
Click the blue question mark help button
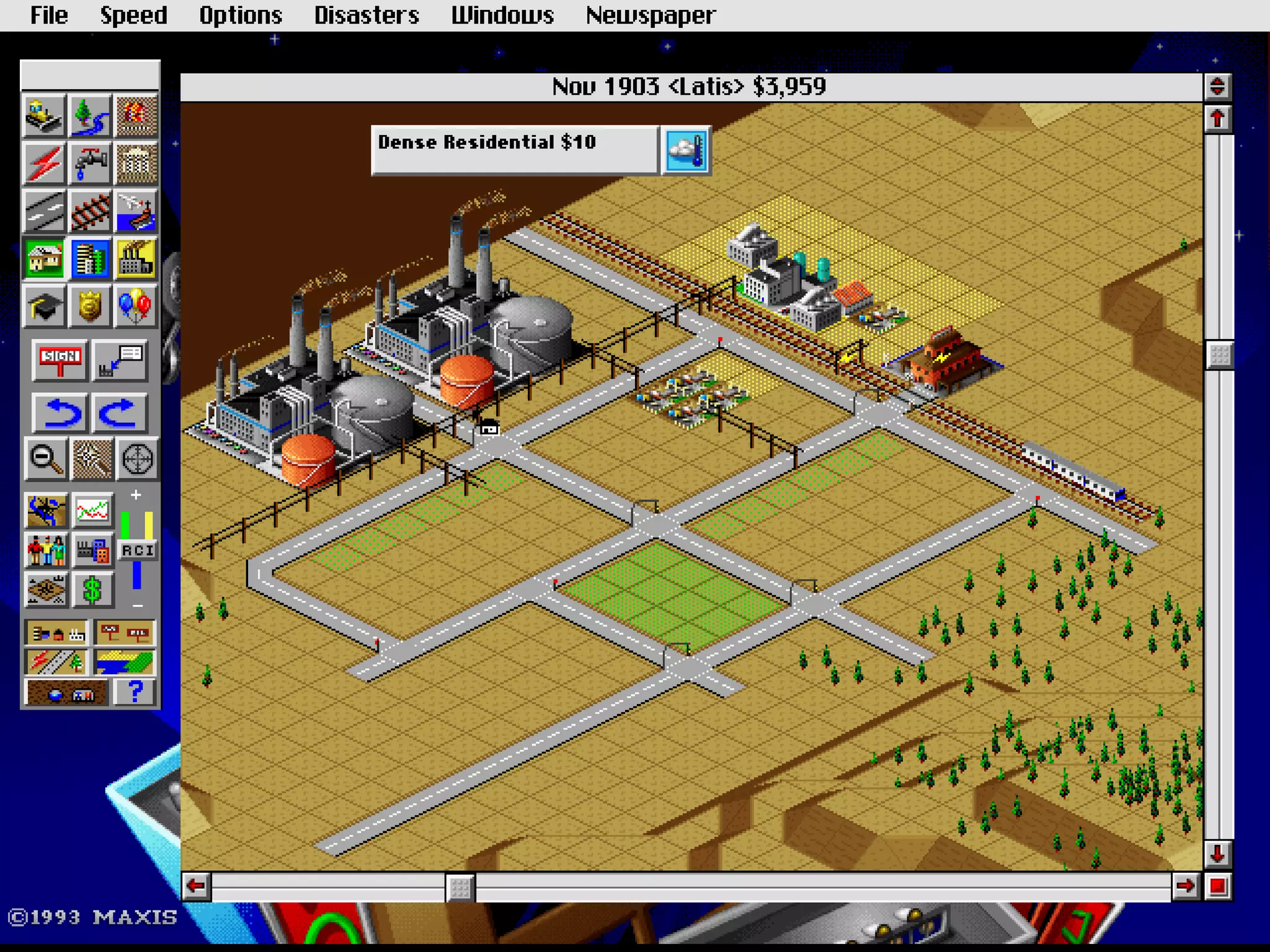click(135, 692)
